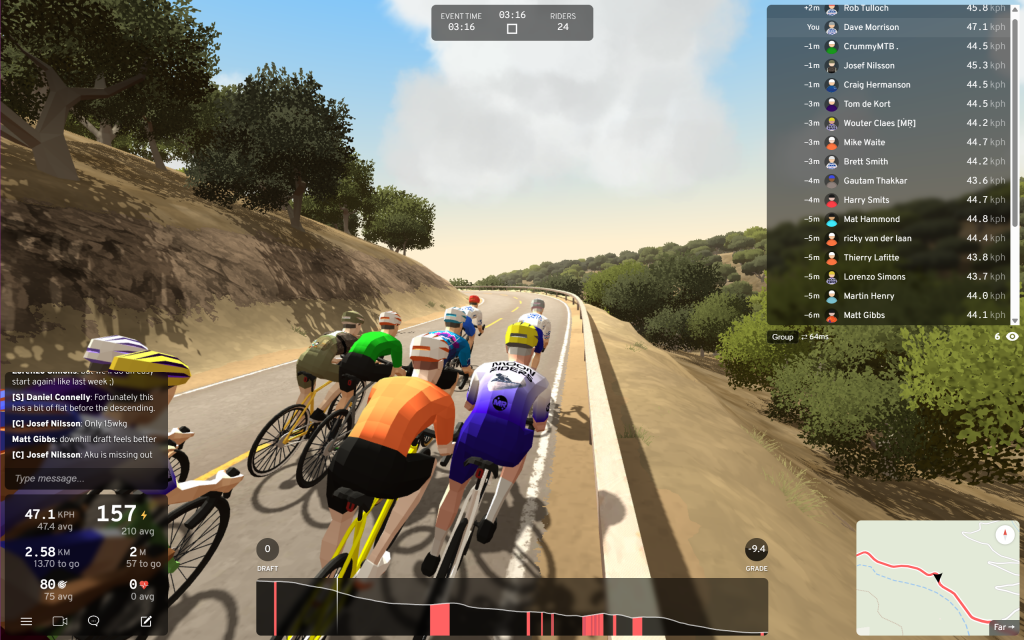Change minimap zoom with the Far button
Screen dimensions: 1024x640
click(x=1003, y=627)
